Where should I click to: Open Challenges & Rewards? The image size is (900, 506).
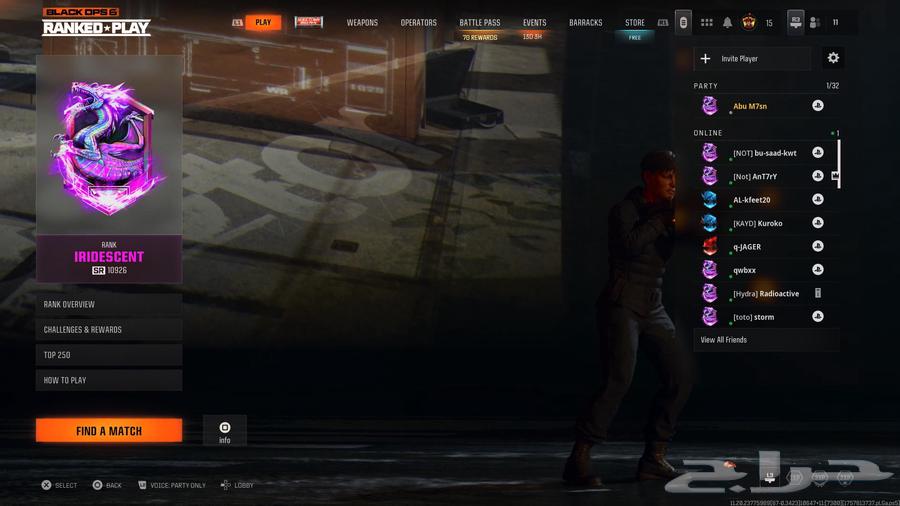click(x=109, y=330)
